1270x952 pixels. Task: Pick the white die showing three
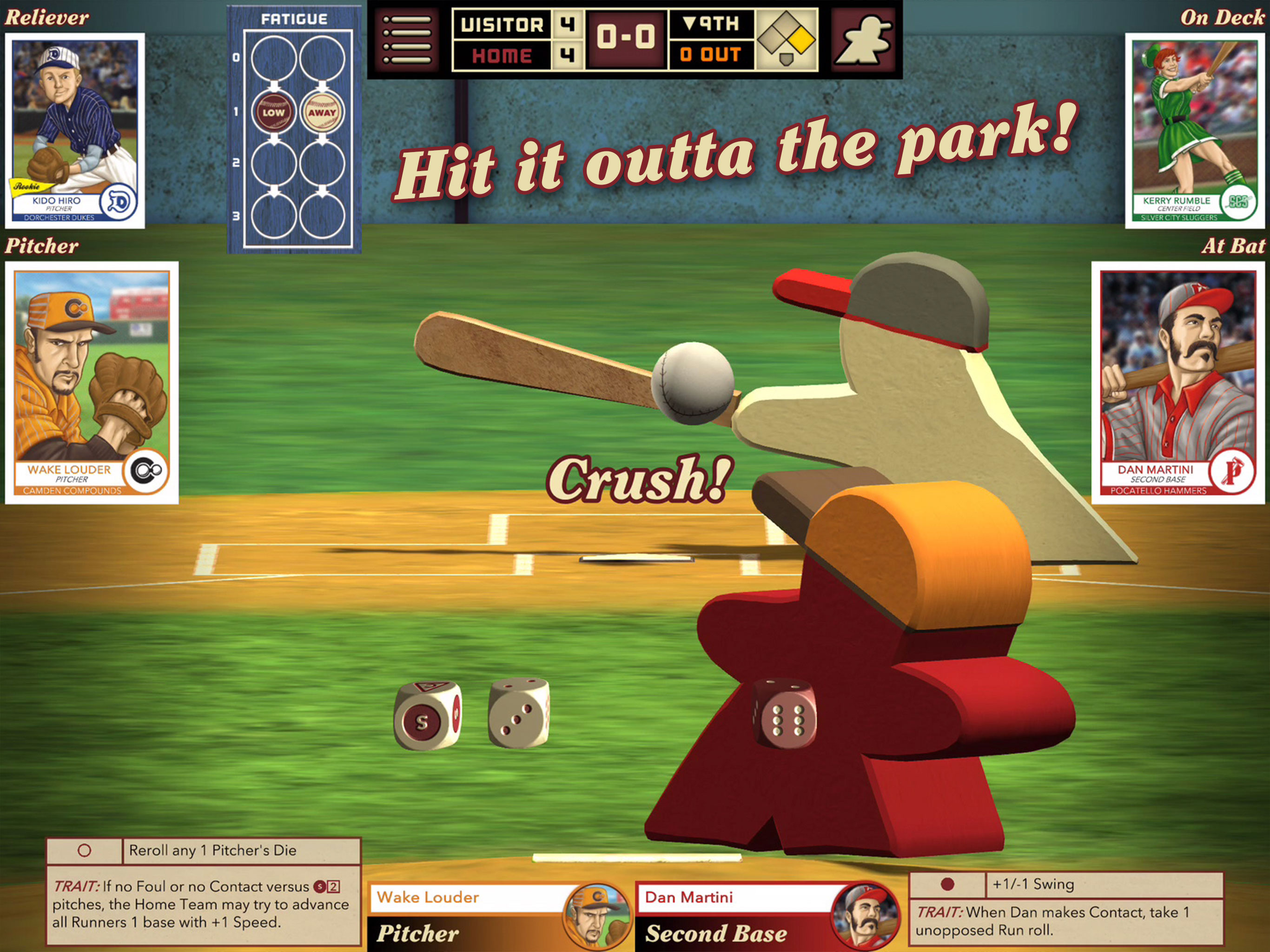point(518,713)
